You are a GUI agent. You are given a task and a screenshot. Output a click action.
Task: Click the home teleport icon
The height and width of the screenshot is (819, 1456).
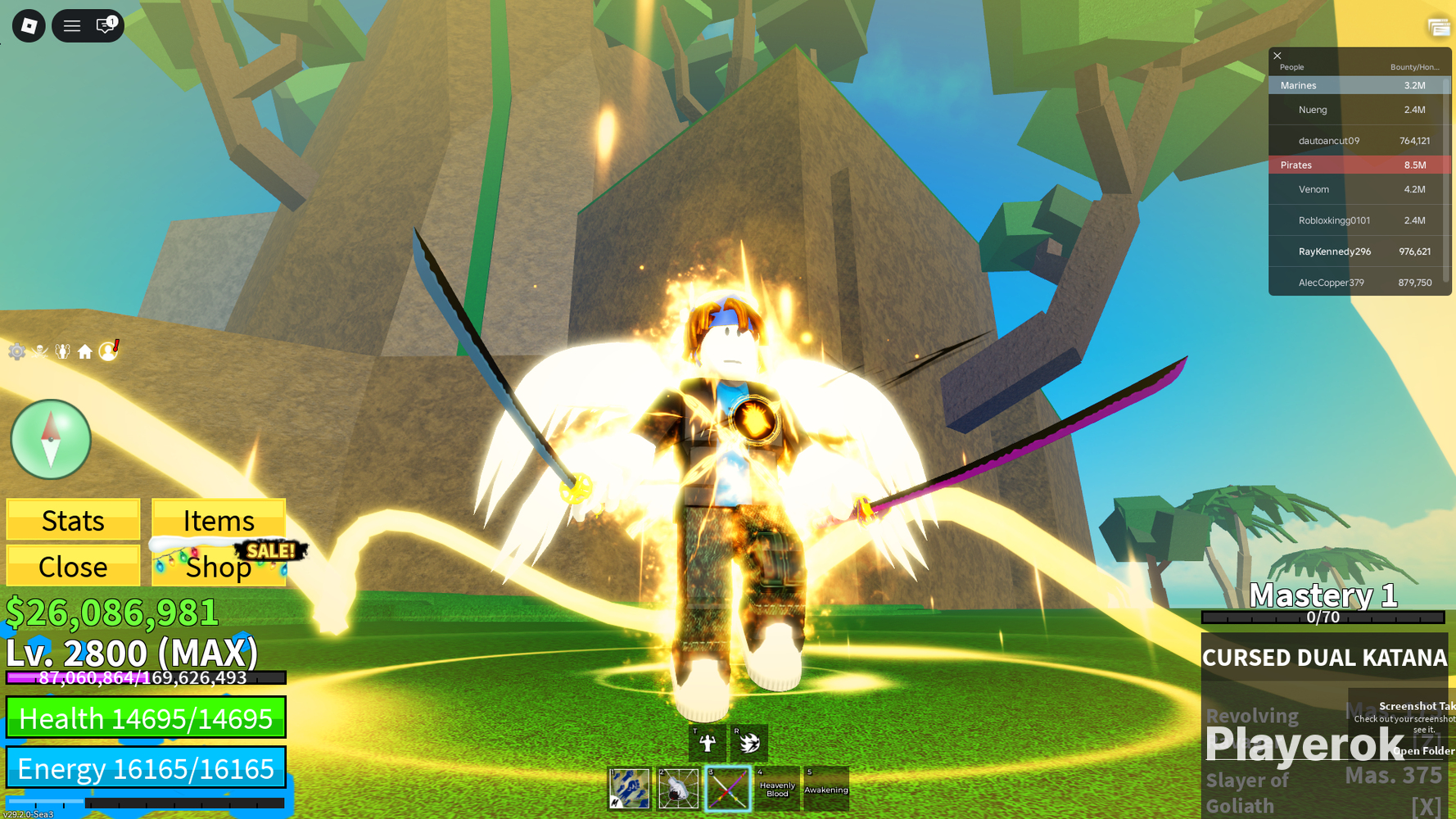[x=84, y=351]
